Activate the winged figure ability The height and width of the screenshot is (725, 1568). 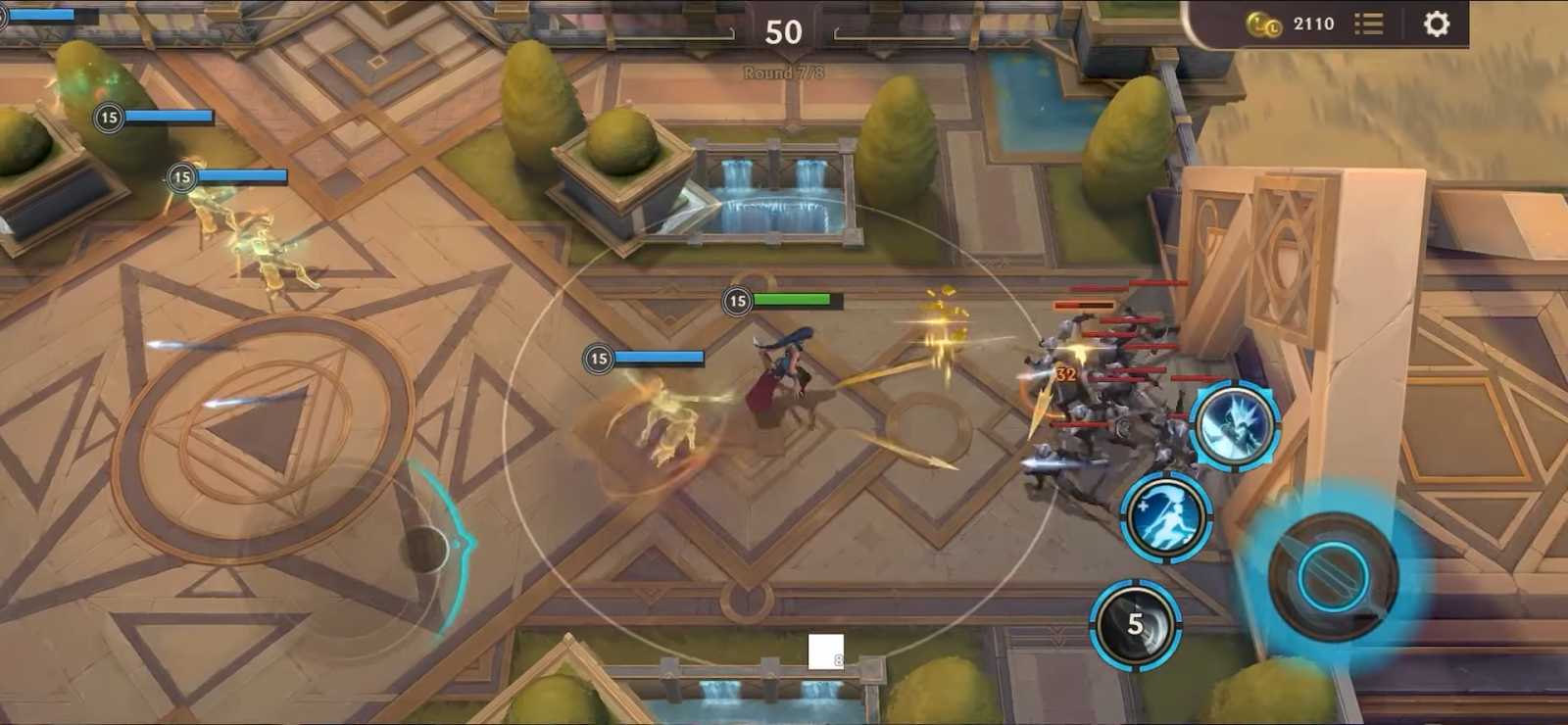pyautogui.click(x=1235, y=425)
